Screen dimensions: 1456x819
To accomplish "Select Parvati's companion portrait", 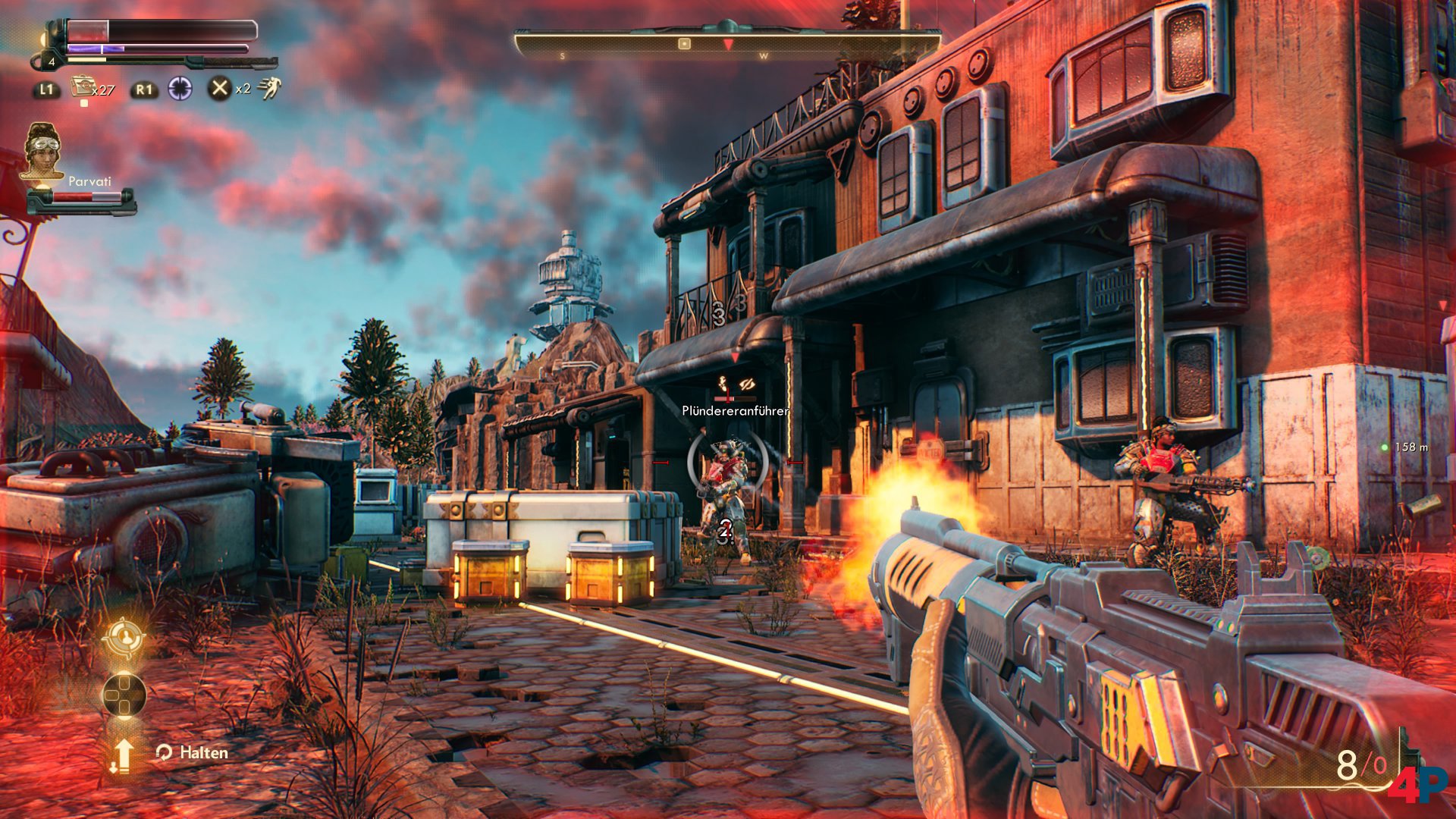I will pyautogui.click(x=43, y=152).
